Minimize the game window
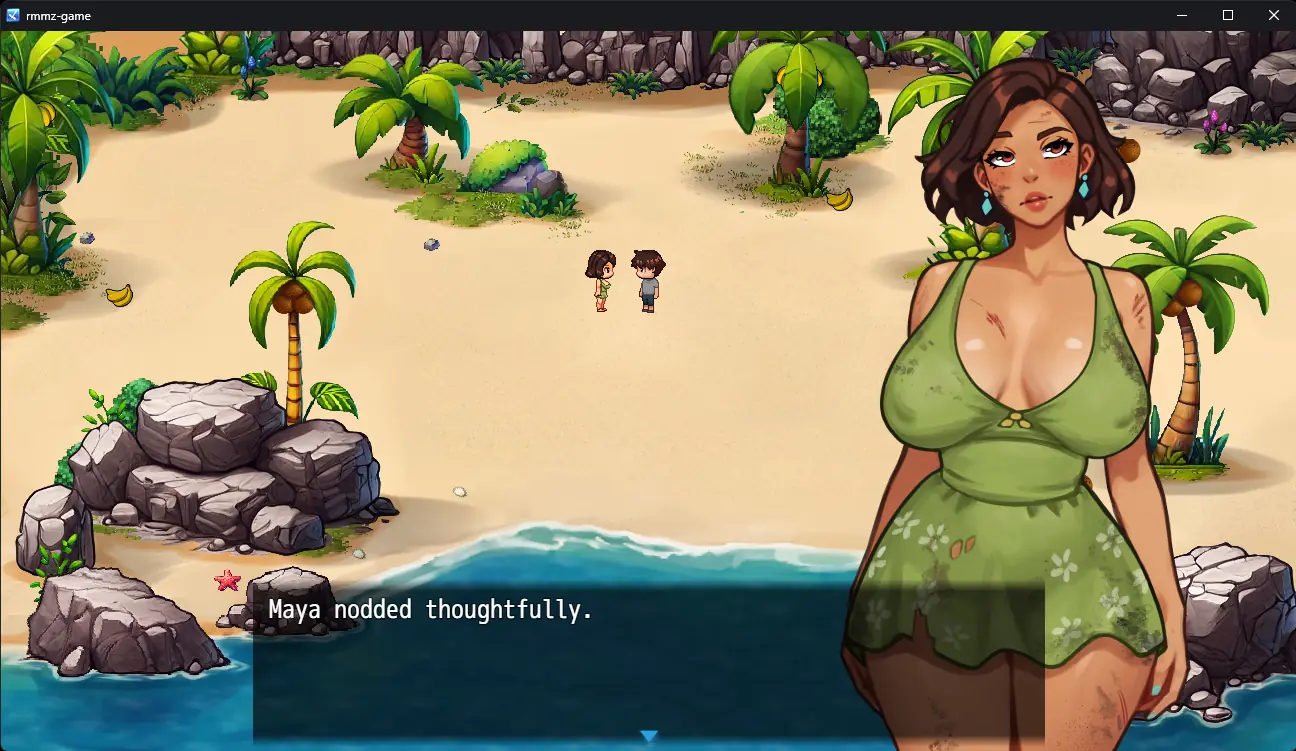The image size is (1296, 751). (1182, 15)
